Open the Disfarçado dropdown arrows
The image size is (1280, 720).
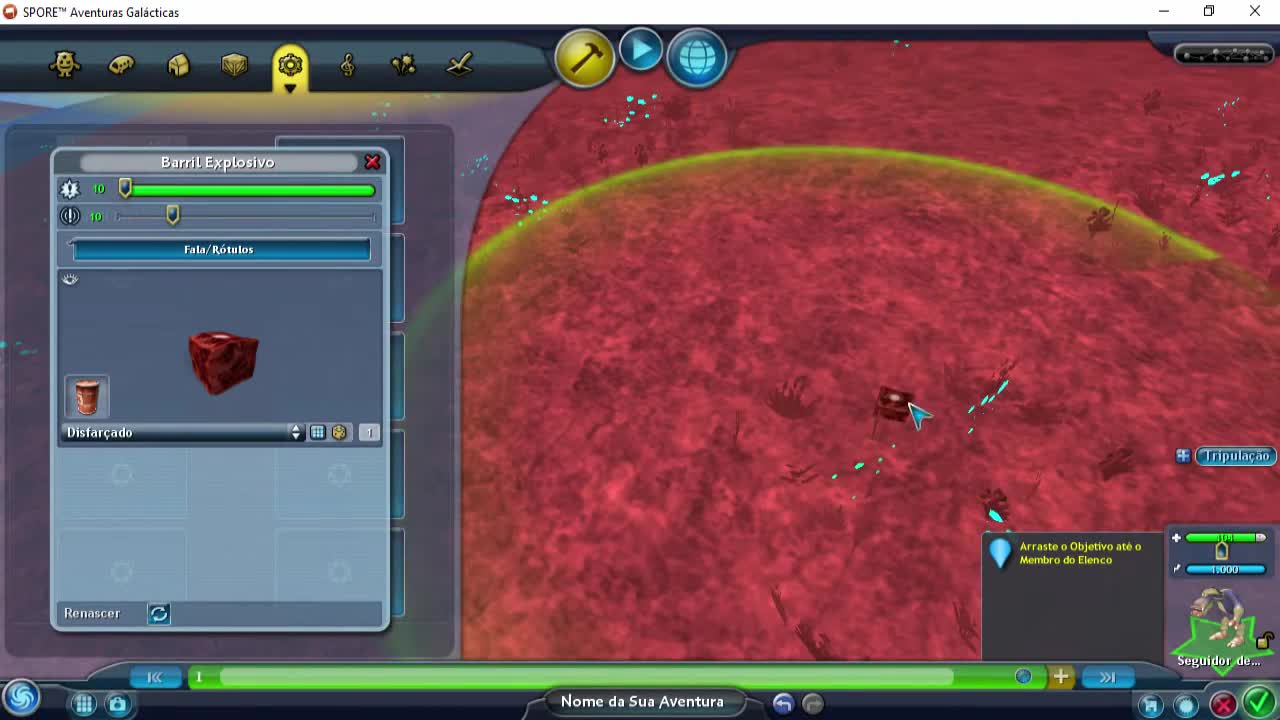[x=296, y=432]
